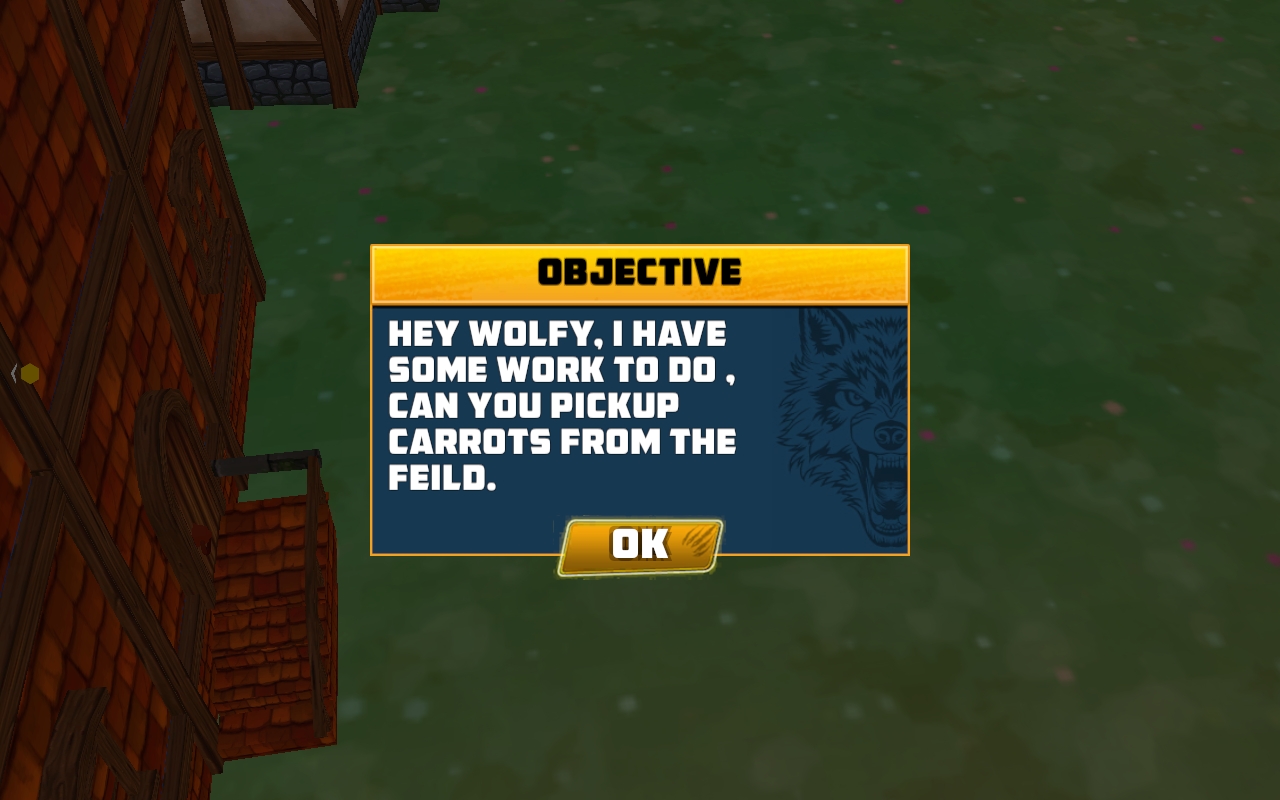Click the wolf's nose
This screenshot has width=1280, height=800.
click(888, 435)
